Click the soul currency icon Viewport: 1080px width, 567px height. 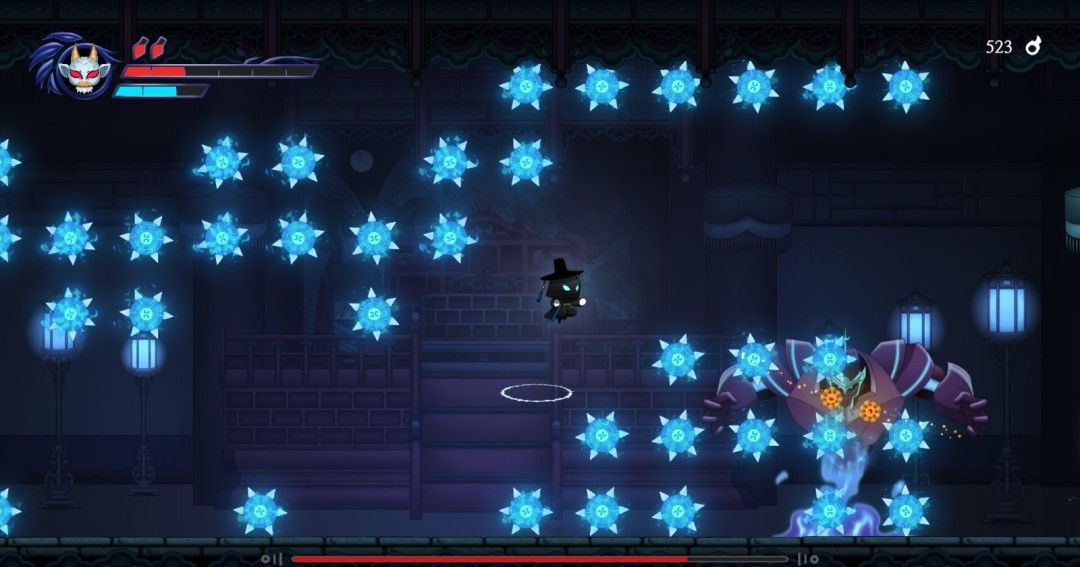1033,46
